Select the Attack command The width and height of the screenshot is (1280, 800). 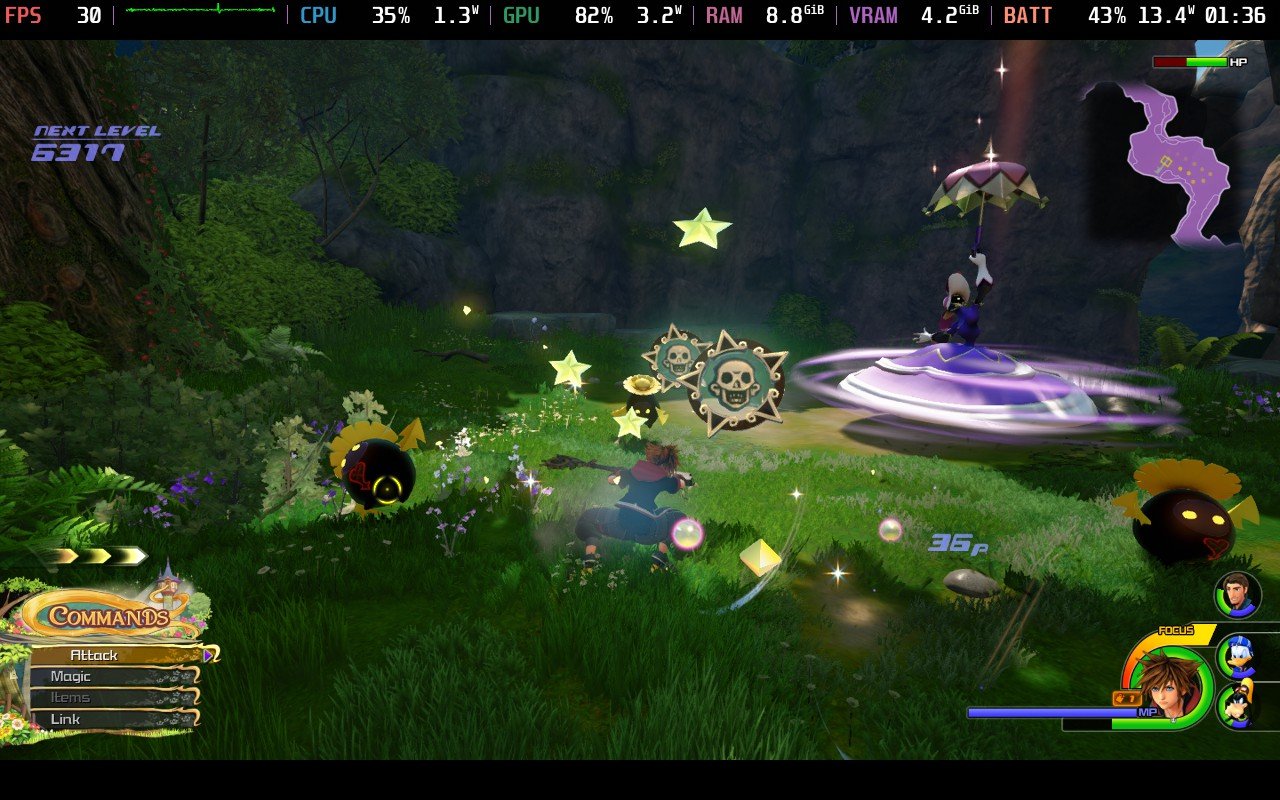click(92, 654)
